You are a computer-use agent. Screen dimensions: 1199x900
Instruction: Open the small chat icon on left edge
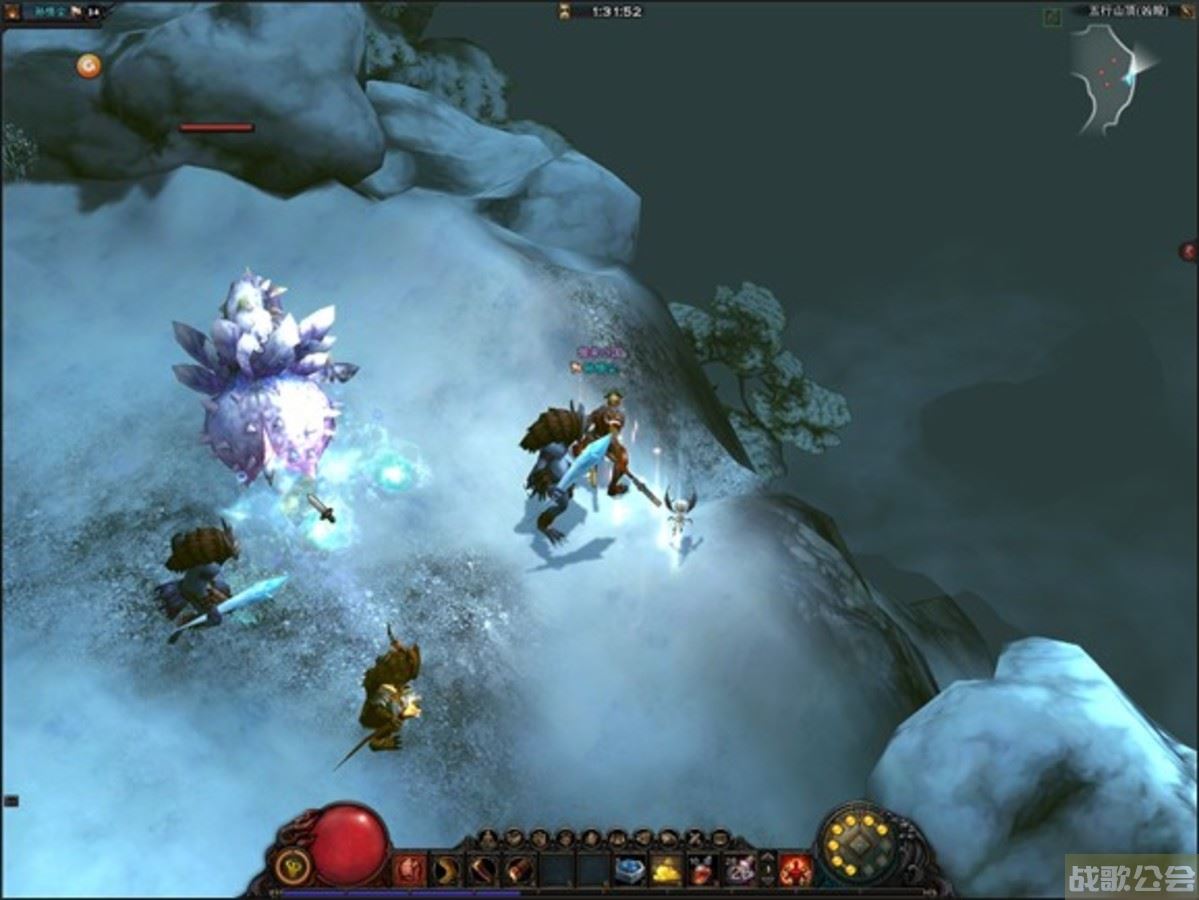point(11,800)
